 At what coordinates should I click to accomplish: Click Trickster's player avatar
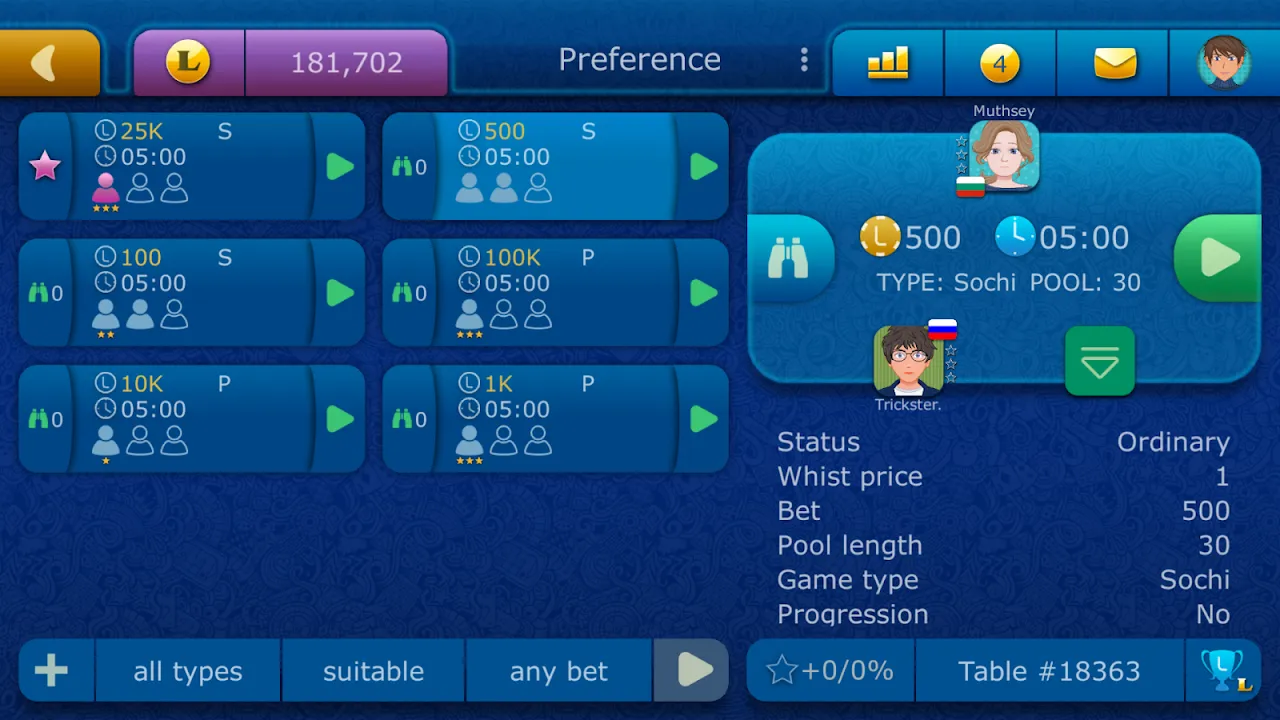pos(908,358)
